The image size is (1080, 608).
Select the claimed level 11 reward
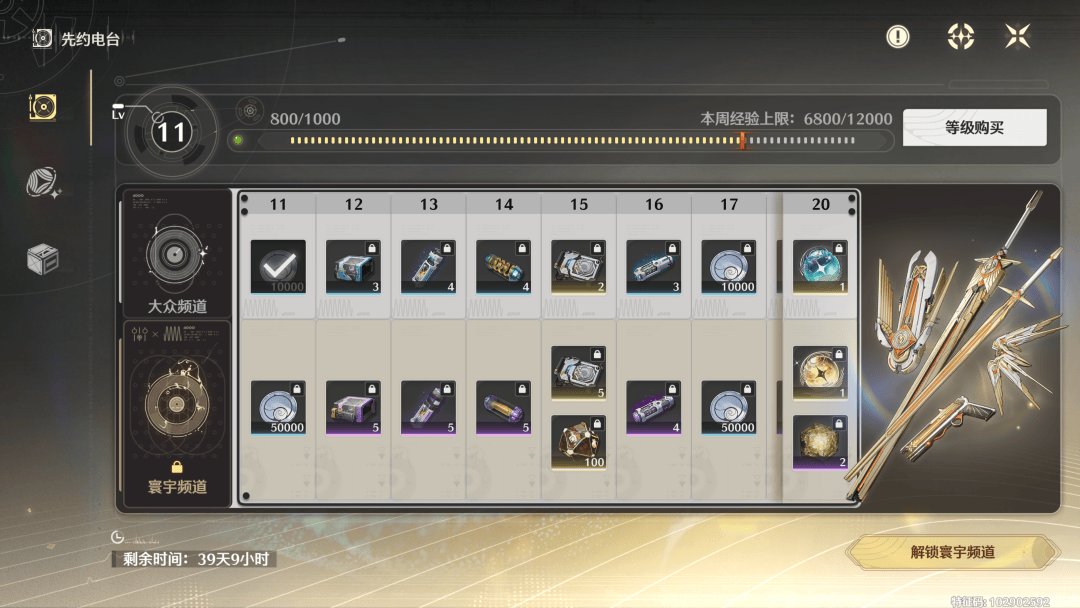point(278,267)
